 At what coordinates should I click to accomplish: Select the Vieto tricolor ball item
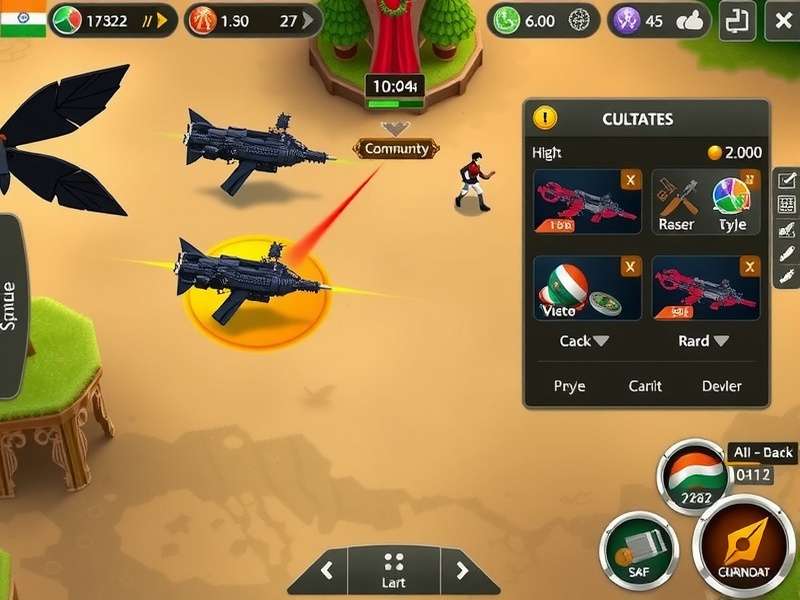(x=588, y=288)
